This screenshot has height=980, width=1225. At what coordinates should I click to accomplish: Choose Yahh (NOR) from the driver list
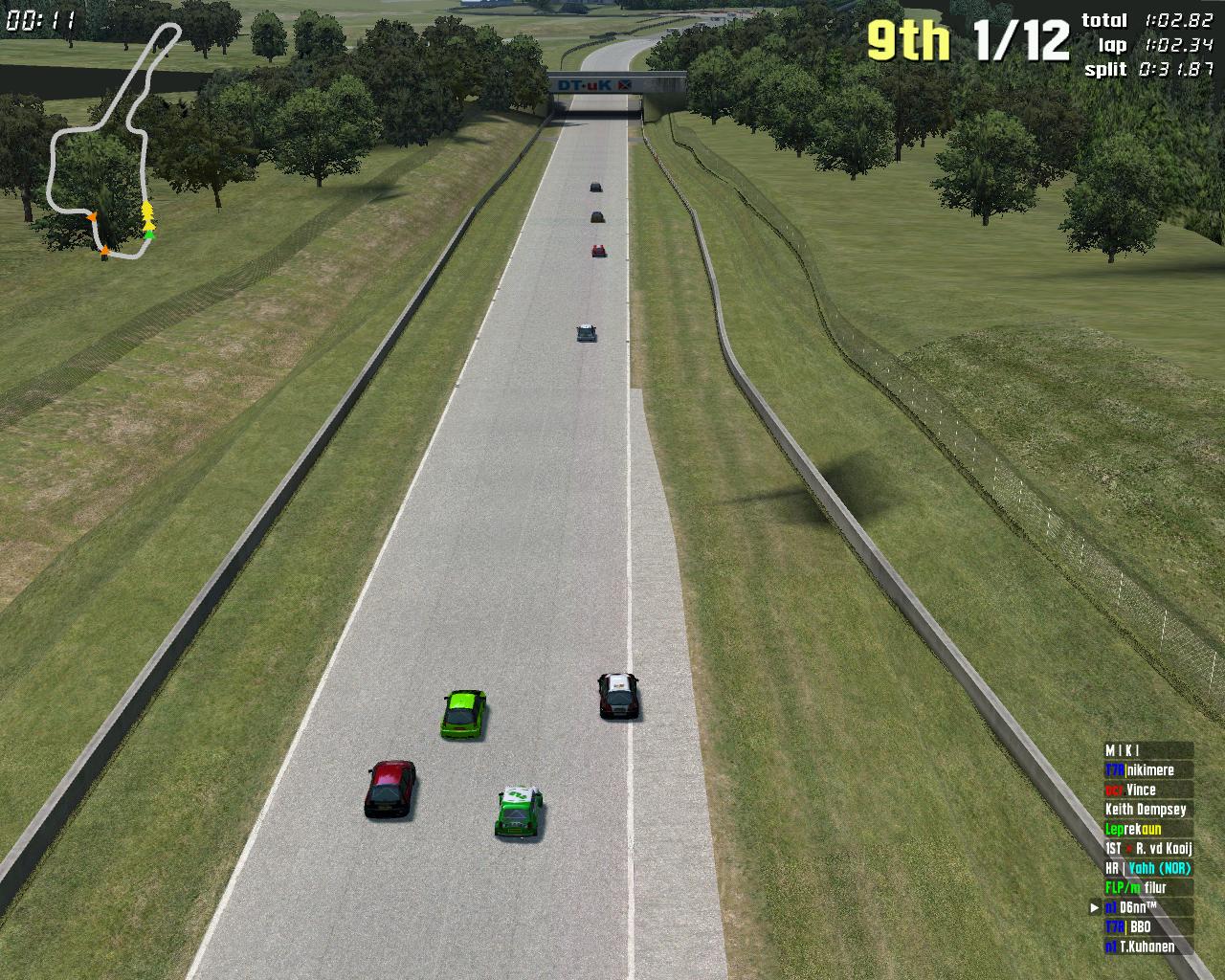(1147, 868)
